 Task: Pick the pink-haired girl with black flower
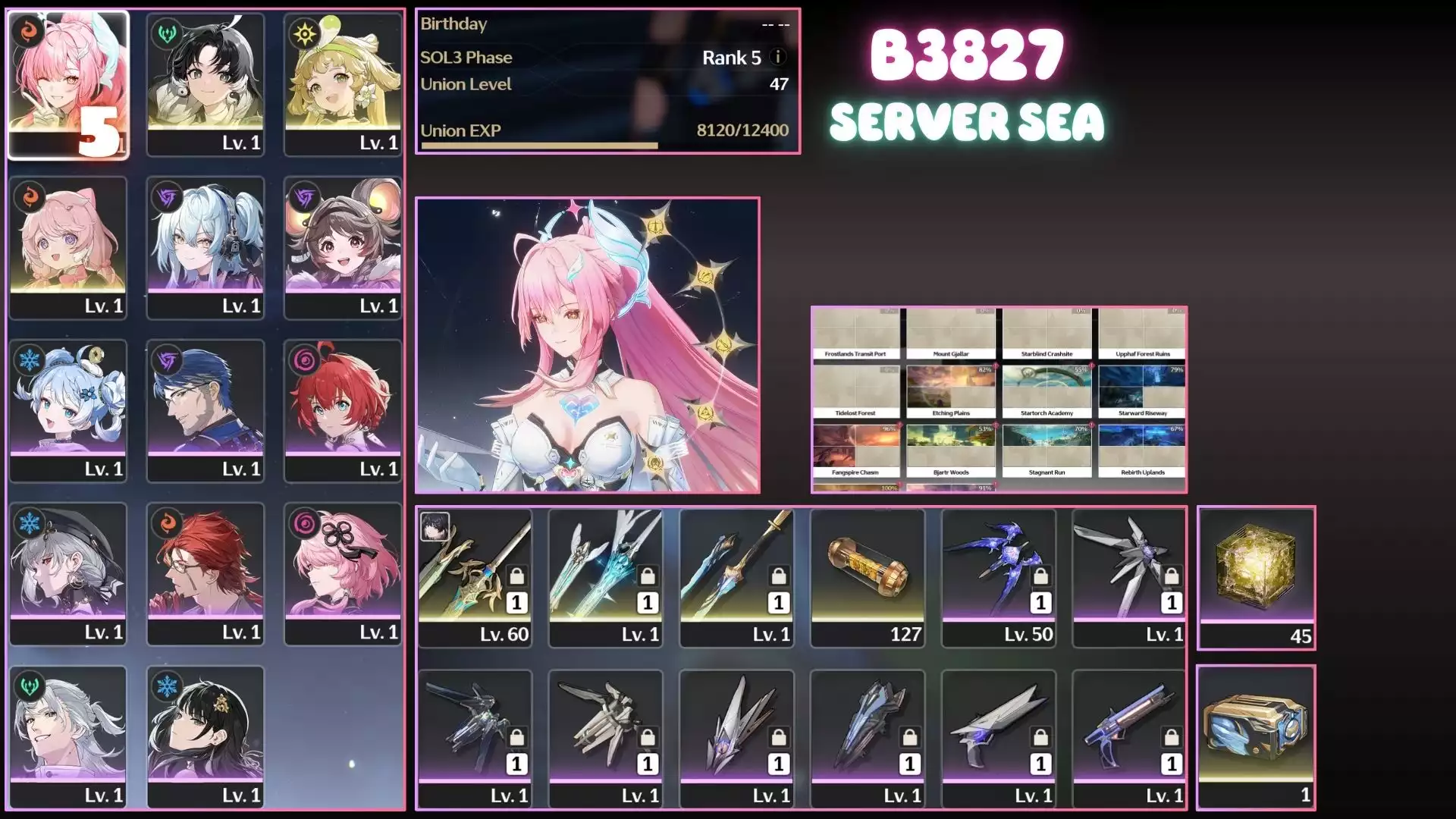343,573
